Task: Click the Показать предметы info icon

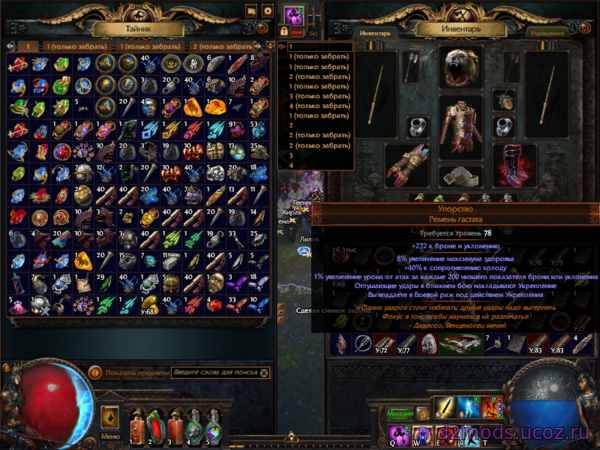Action: click(x=94, y=372)
